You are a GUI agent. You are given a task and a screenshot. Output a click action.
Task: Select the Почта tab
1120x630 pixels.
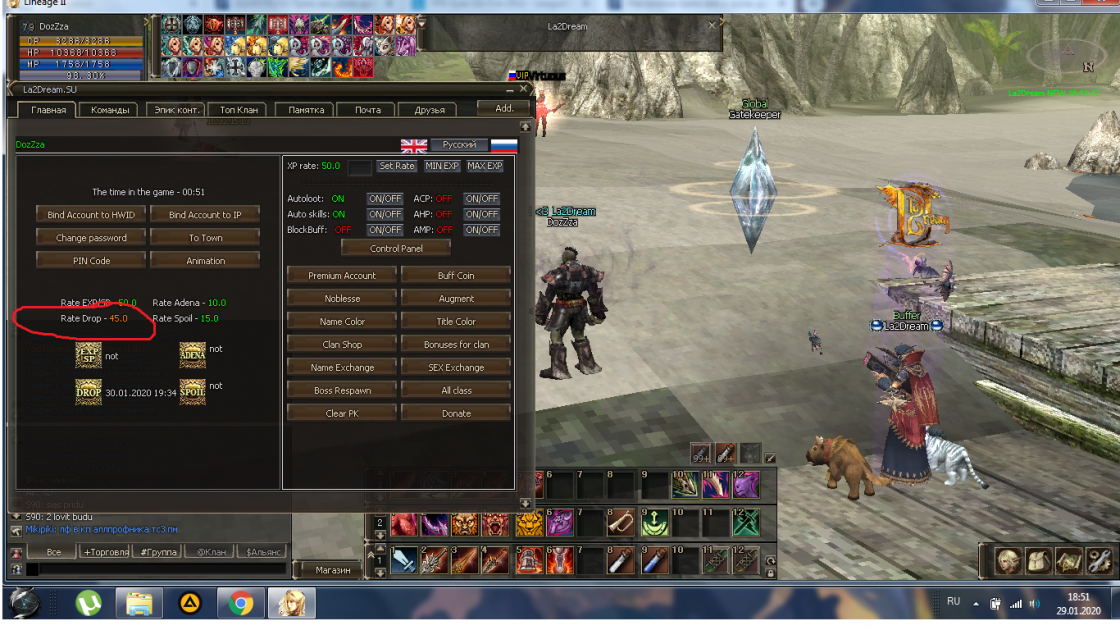(x=367, y=110)
